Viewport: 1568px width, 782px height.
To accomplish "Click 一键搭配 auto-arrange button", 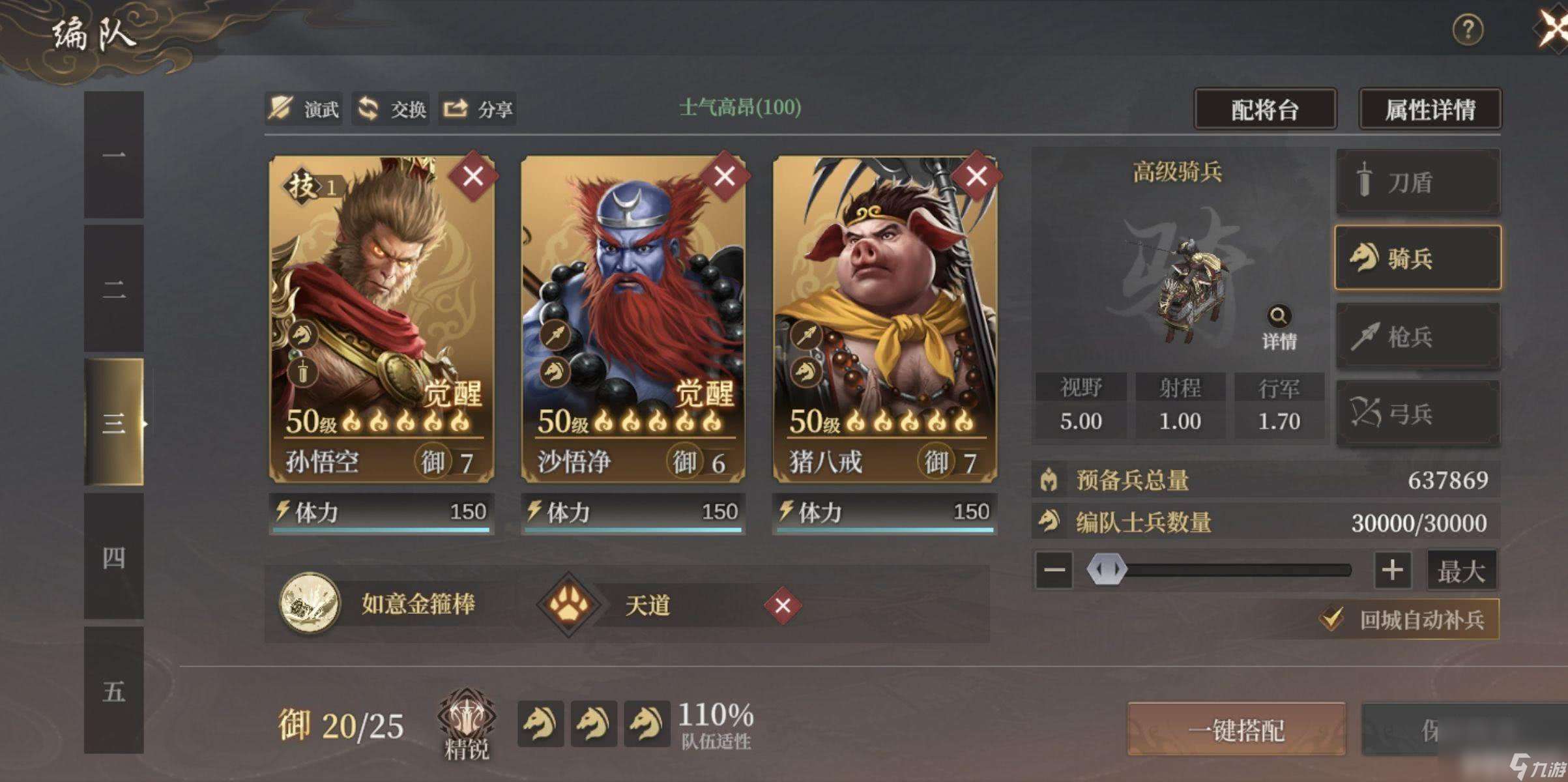I will pyautogui.click(x=1236, y=730).
